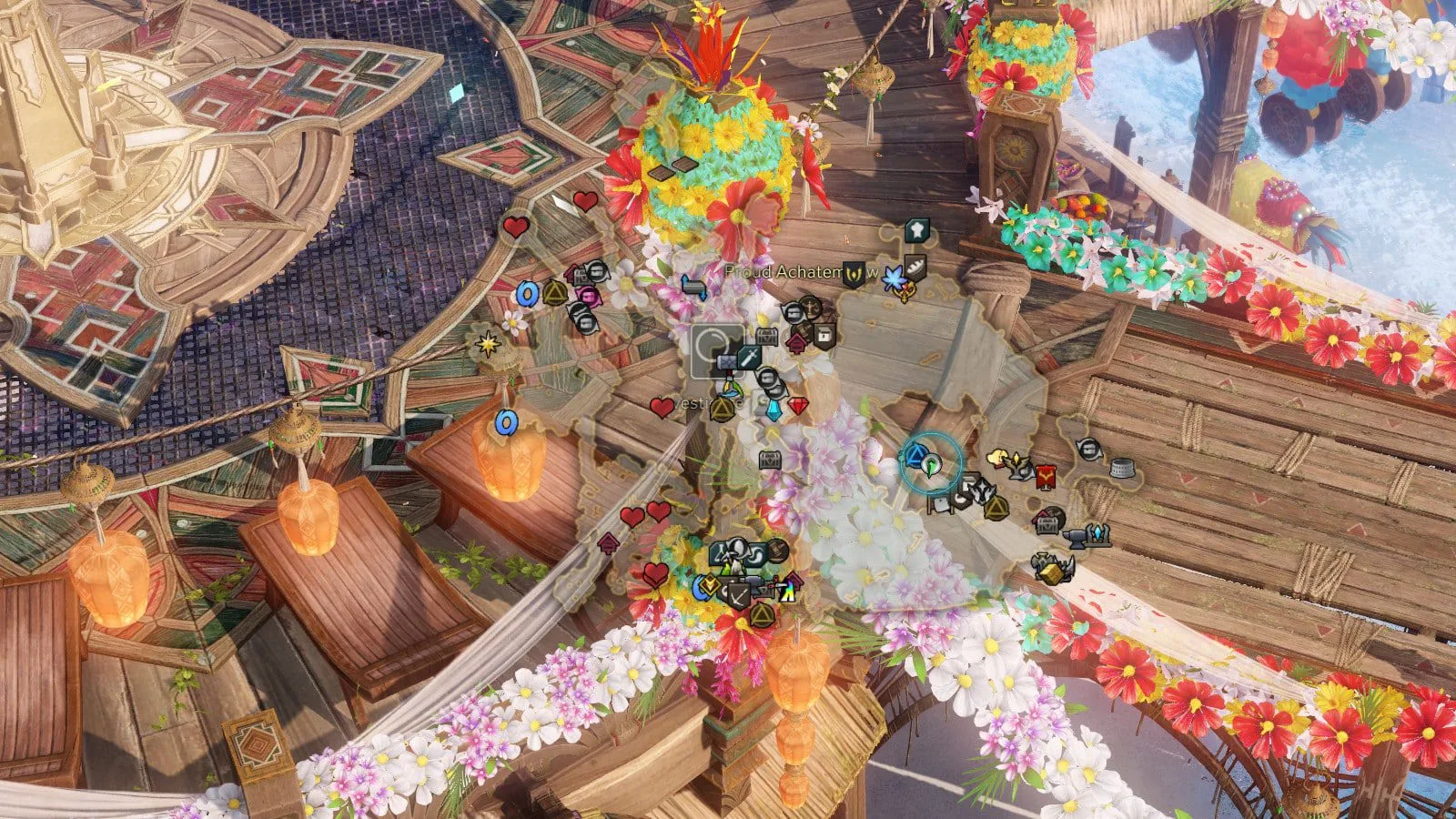Click the red banner map marker

click(1045, 475)
